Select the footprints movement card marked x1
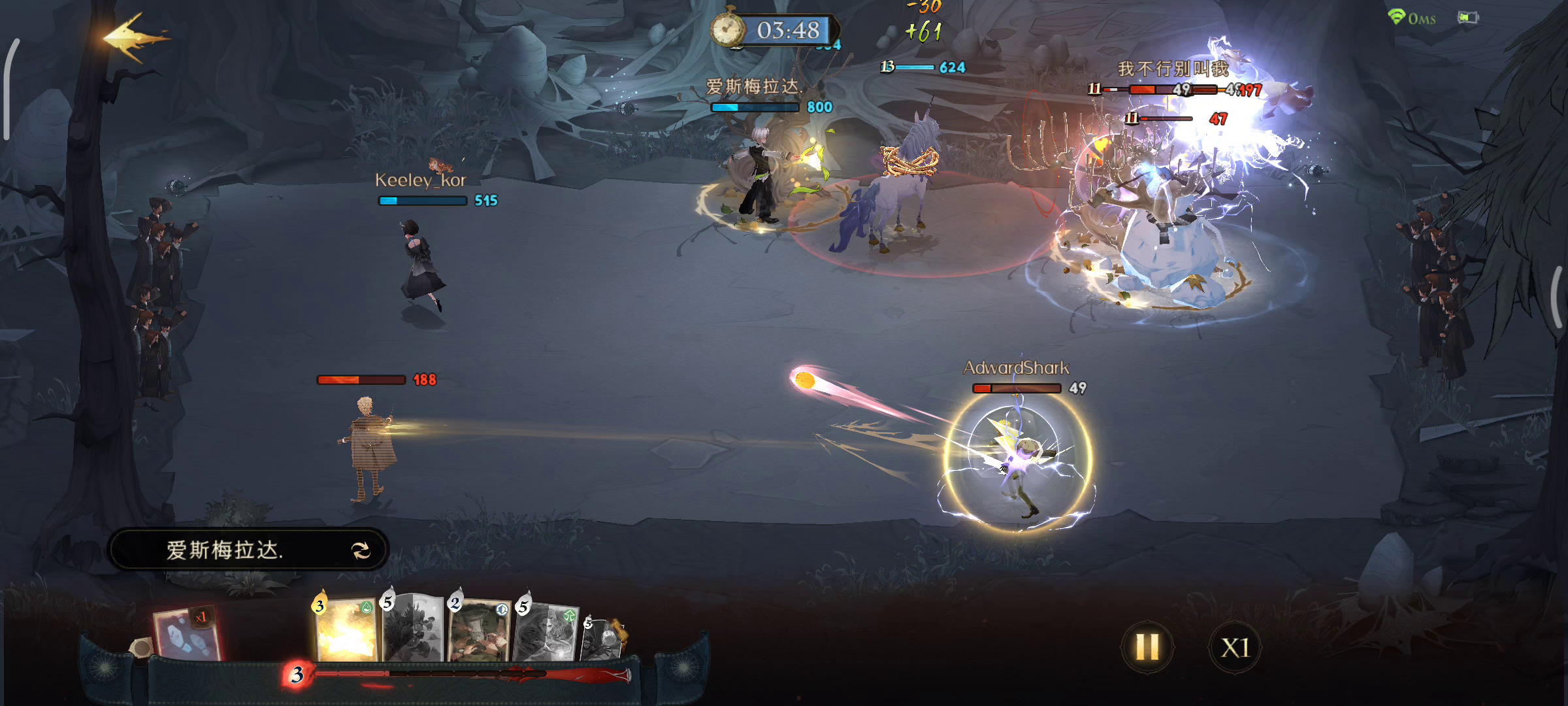Image resolution: width=1568 pixels, height=706 pixels. pyautogui.click(x=186, y=633)
